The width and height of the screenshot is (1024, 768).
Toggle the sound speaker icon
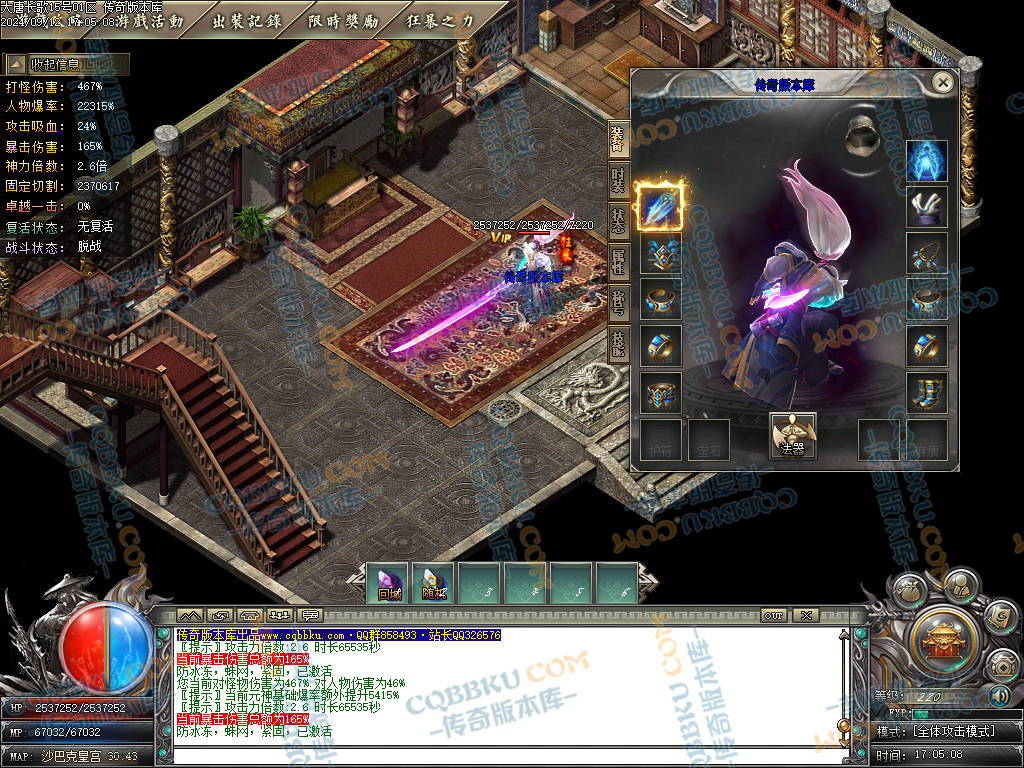[1000, 696]
